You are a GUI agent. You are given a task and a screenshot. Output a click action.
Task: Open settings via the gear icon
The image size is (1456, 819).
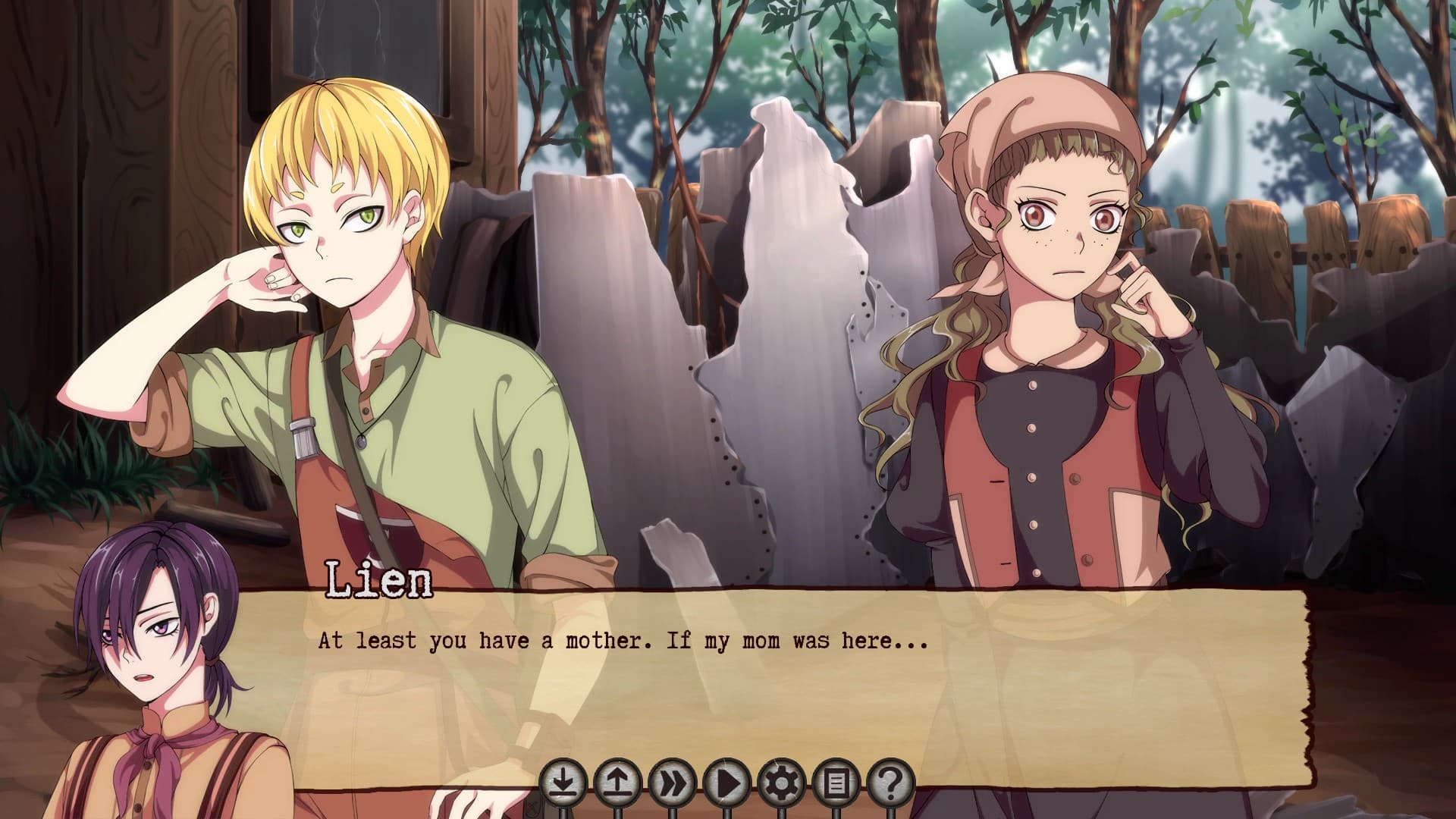click(781, 783)
